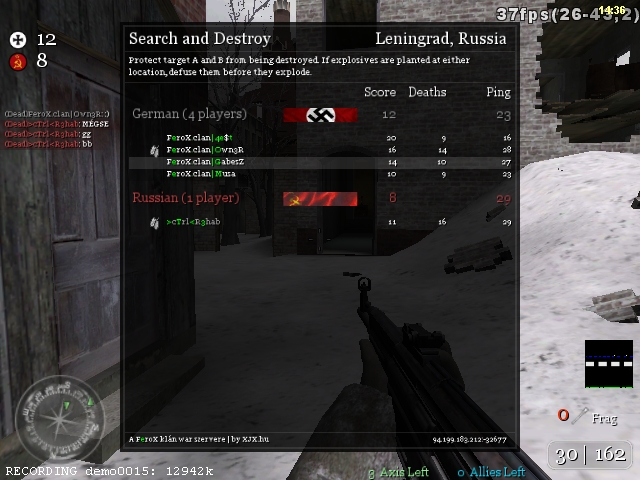Click the Soviet hammer and sickle score icon
The image size is (640, 480).
point(17,61)
